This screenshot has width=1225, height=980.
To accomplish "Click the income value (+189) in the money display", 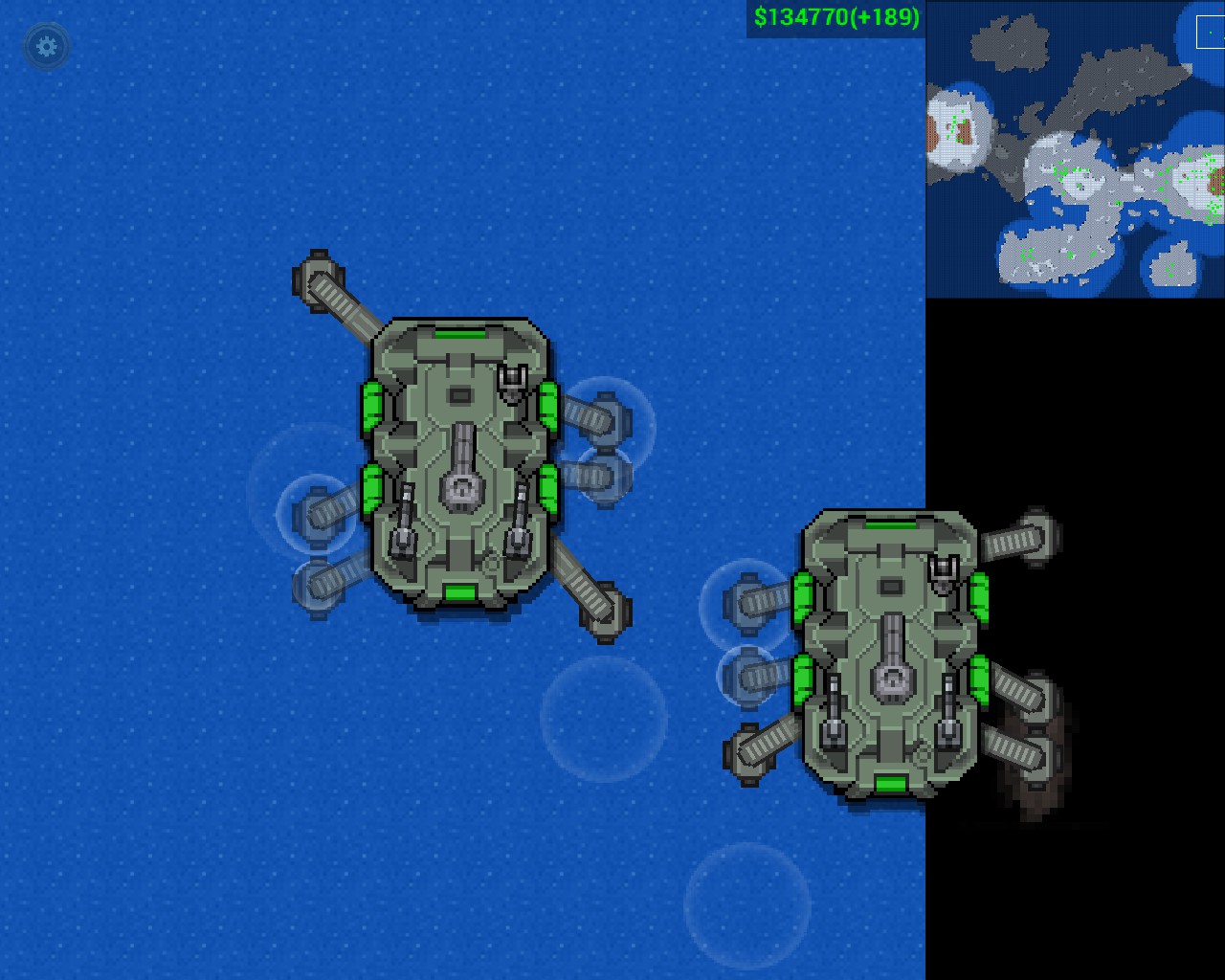I will click(x=881, y=16).
